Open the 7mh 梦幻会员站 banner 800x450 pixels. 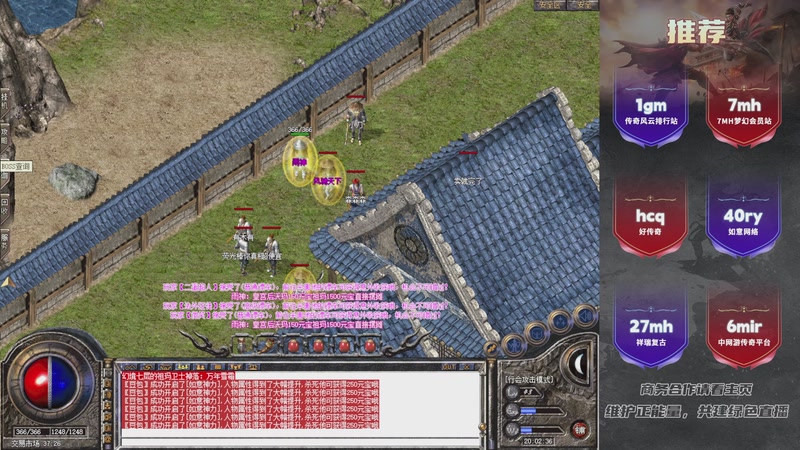pyautogui.click(x=743, y=108)
